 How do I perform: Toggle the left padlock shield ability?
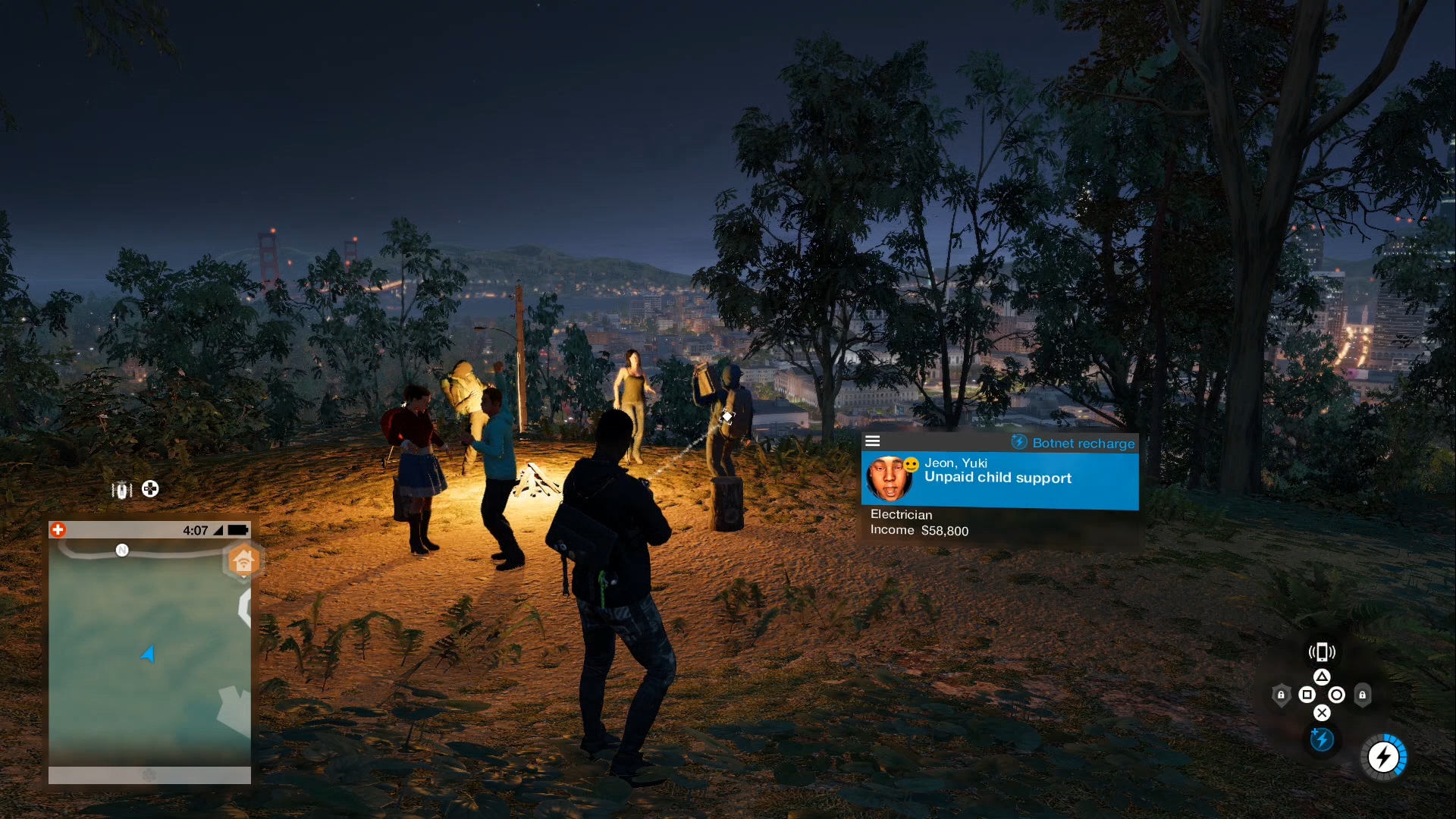click(x=1282, y=695)
